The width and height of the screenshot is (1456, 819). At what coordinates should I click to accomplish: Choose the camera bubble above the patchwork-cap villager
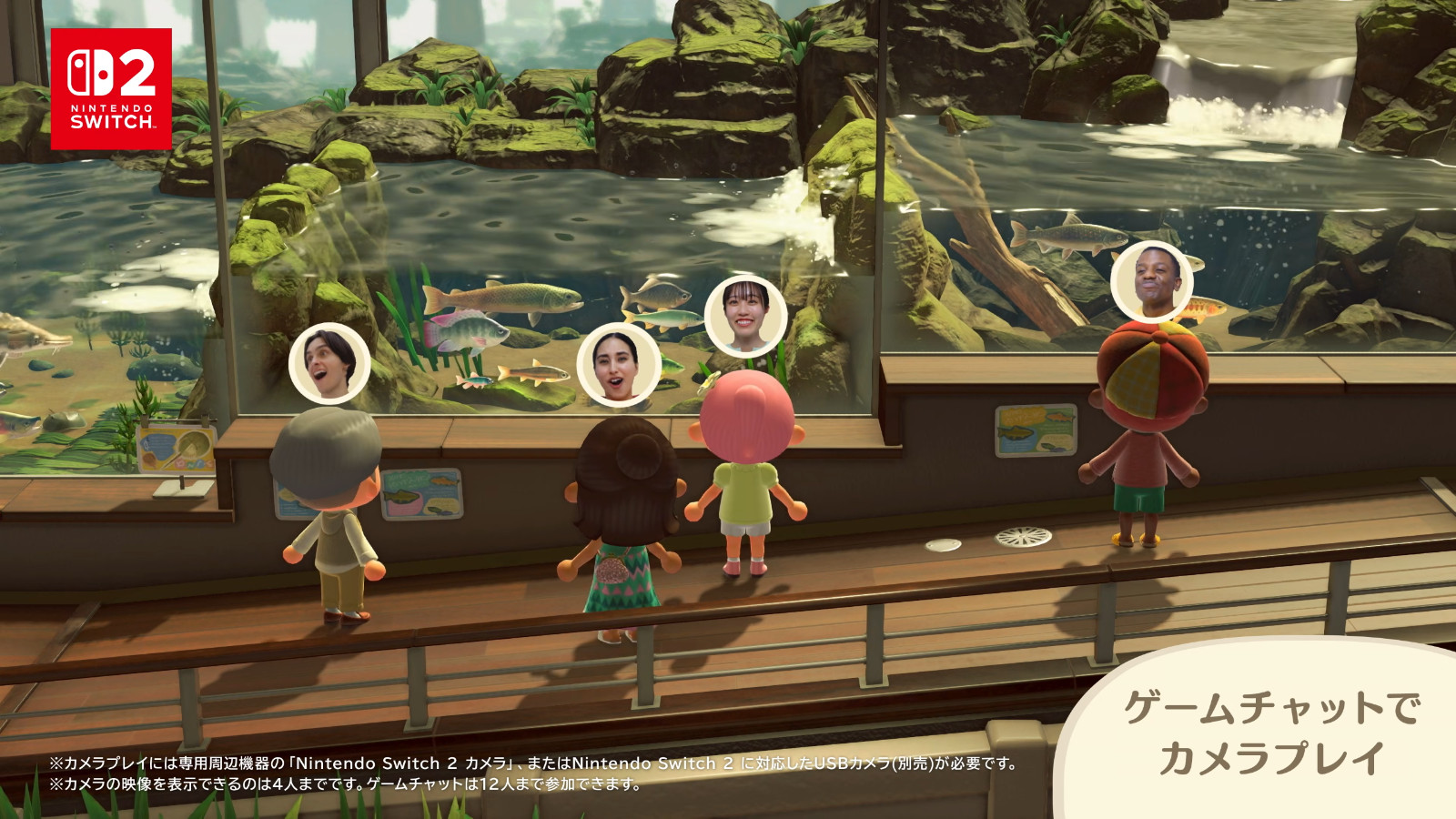[x=1151, y=281]
